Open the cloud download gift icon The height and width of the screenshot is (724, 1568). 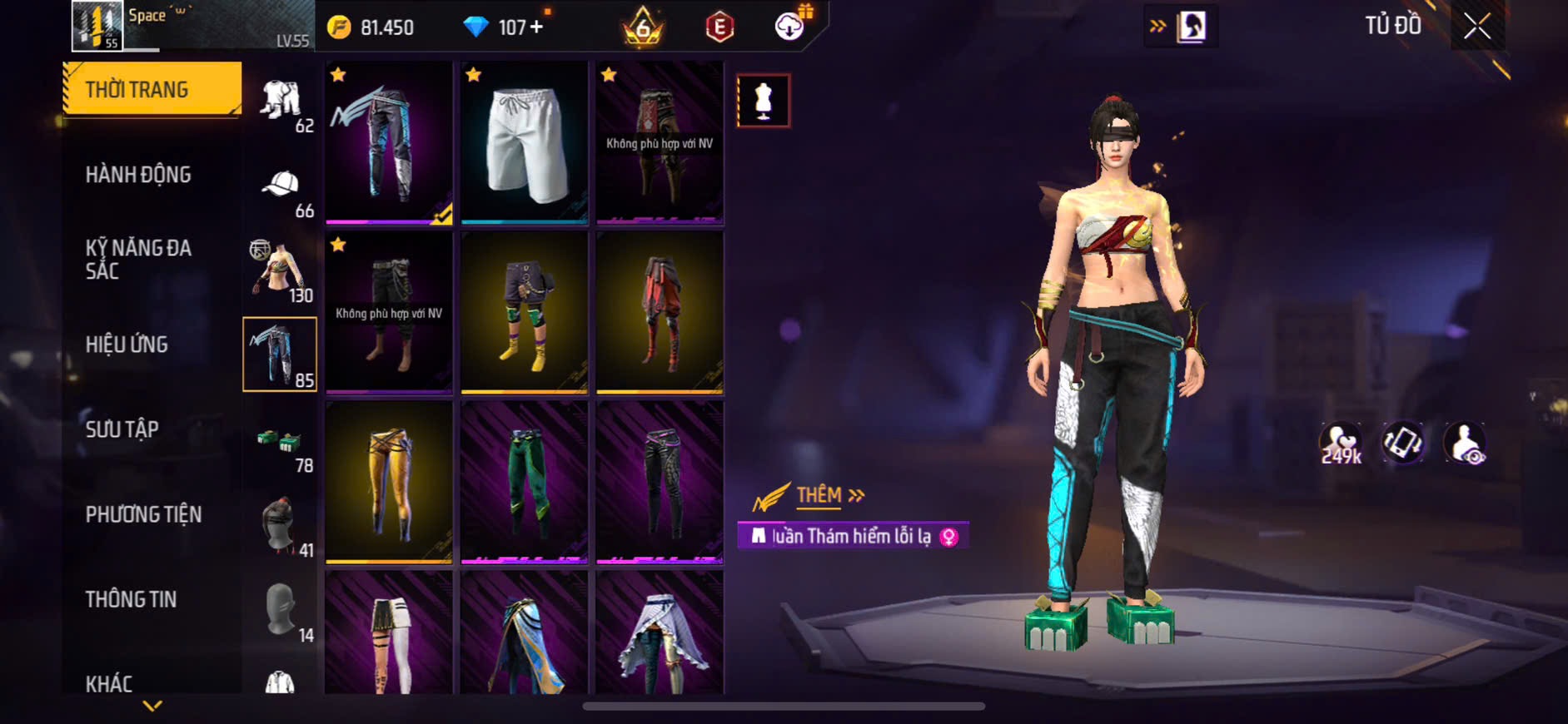pos(789,26)
